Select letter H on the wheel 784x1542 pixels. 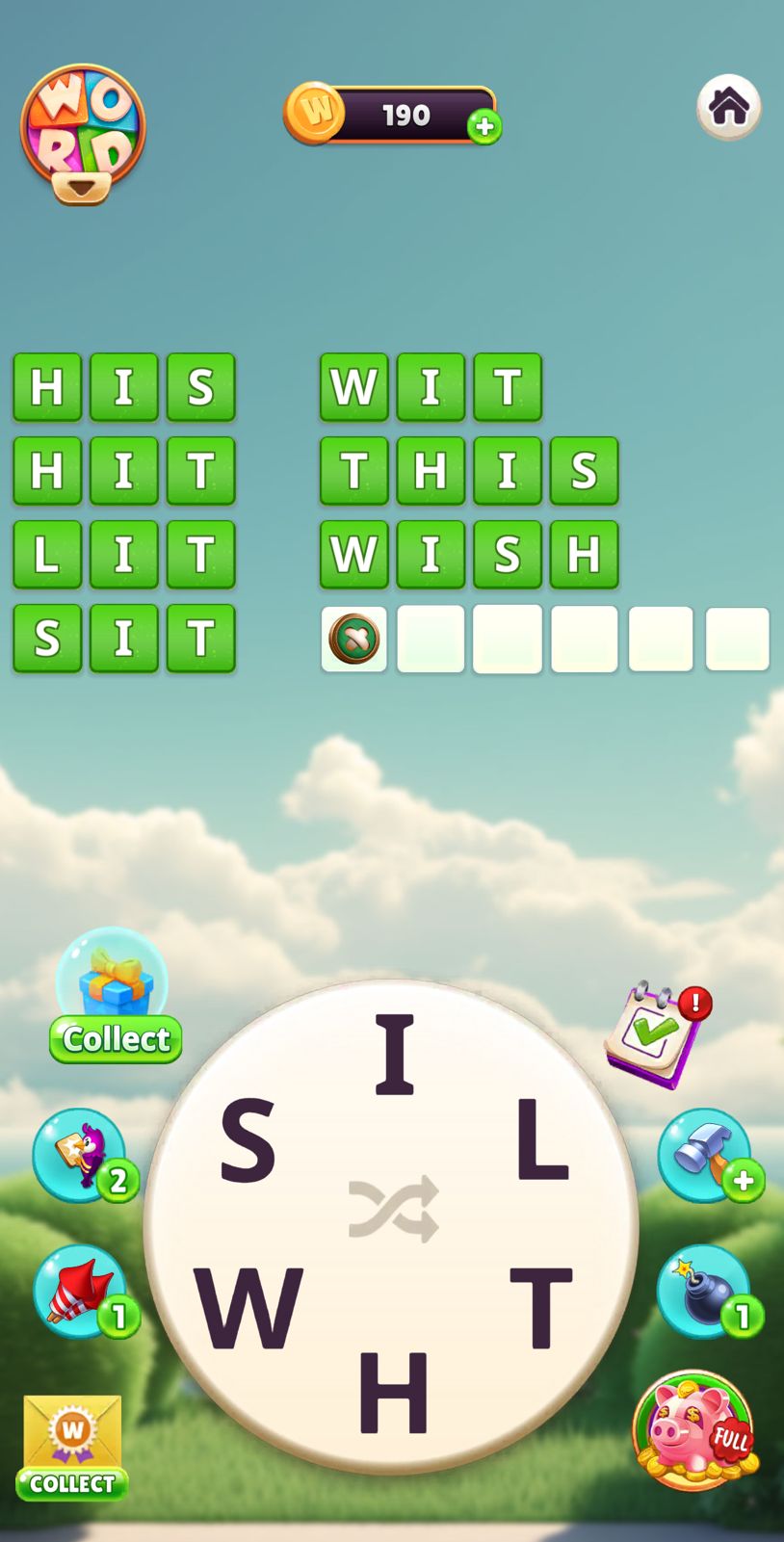(x=393, y=1392)
